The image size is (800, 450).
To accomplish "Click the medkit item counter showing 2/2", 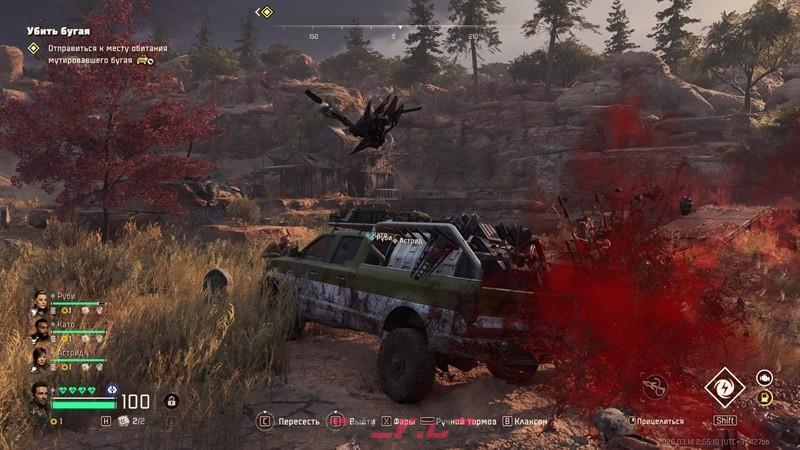I will [x=133, y=421].
